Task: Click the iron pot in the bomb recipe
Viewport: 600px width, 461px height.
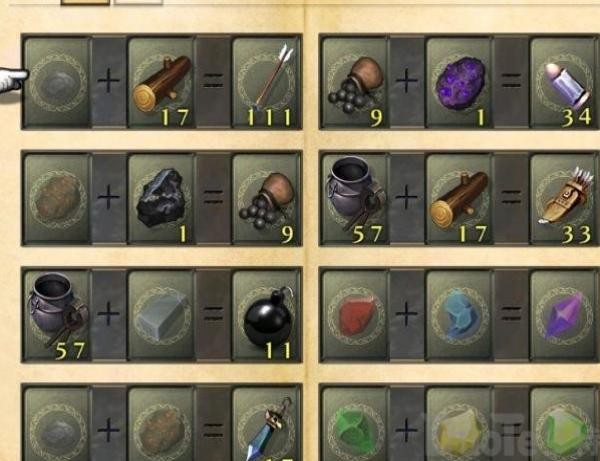Action: pyautogui.click(x=57, y=314)
